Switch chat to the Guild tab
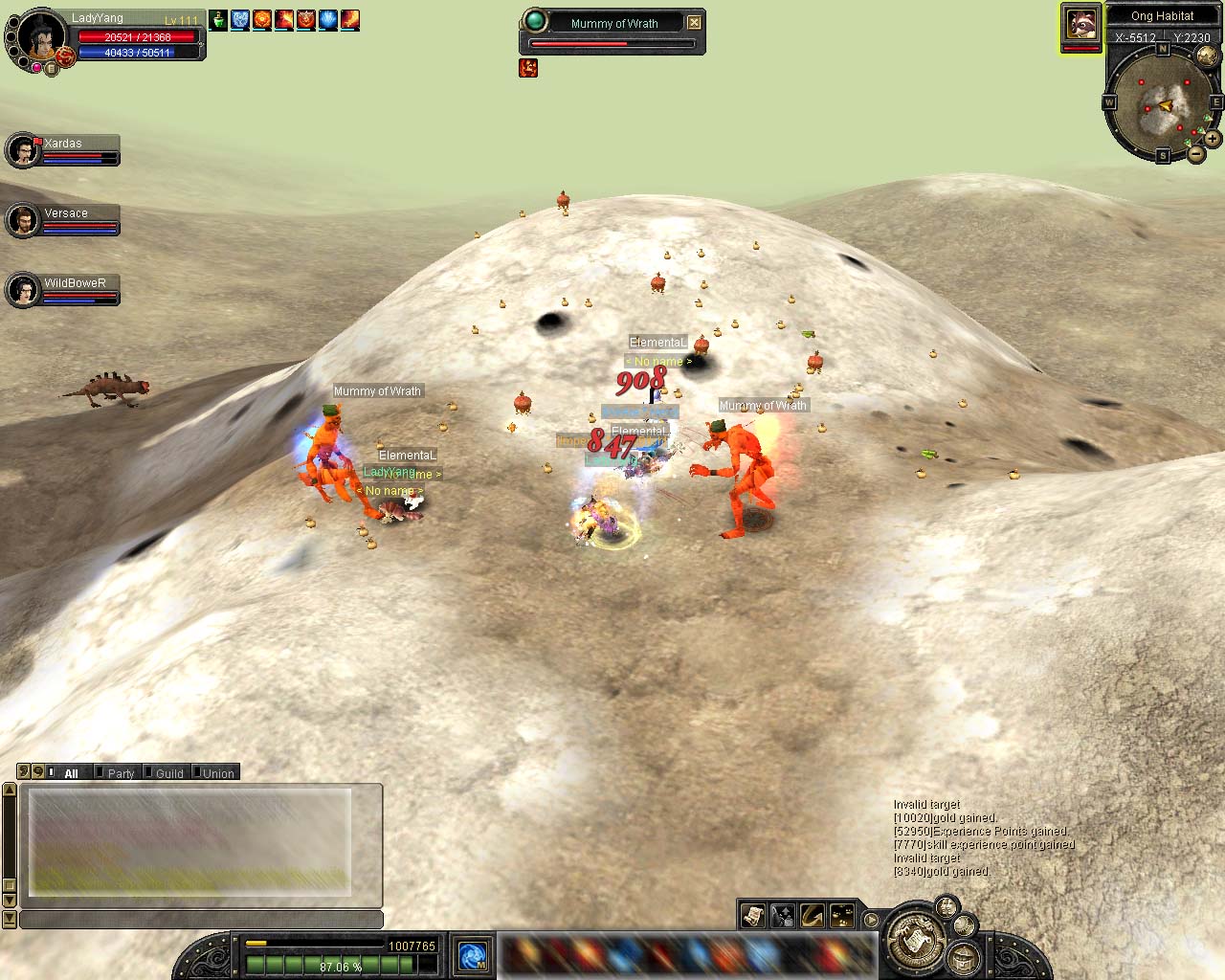This screenshot has height=980, width=1225. click(x=169, y=773)
